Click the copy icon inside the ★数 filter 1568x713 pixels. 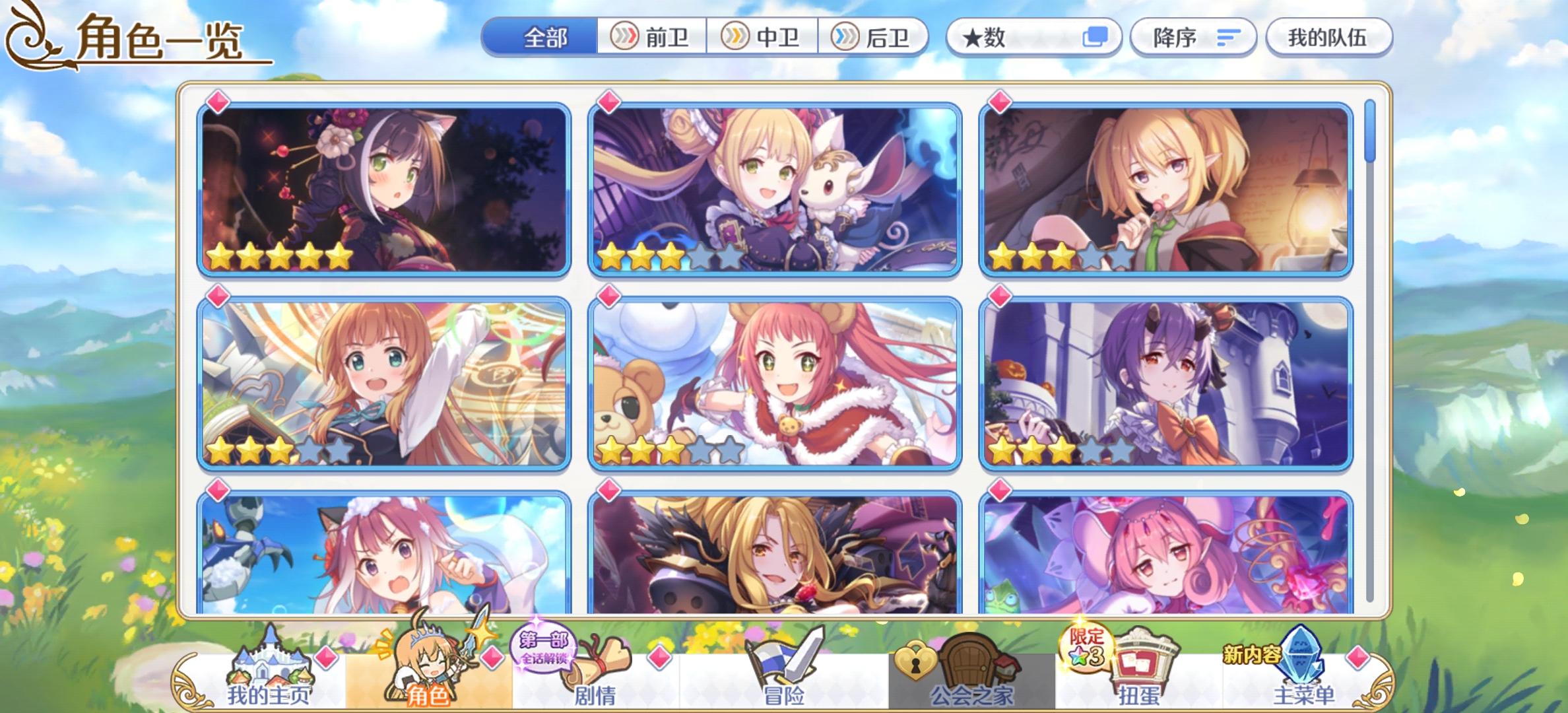coord(1095,38)
